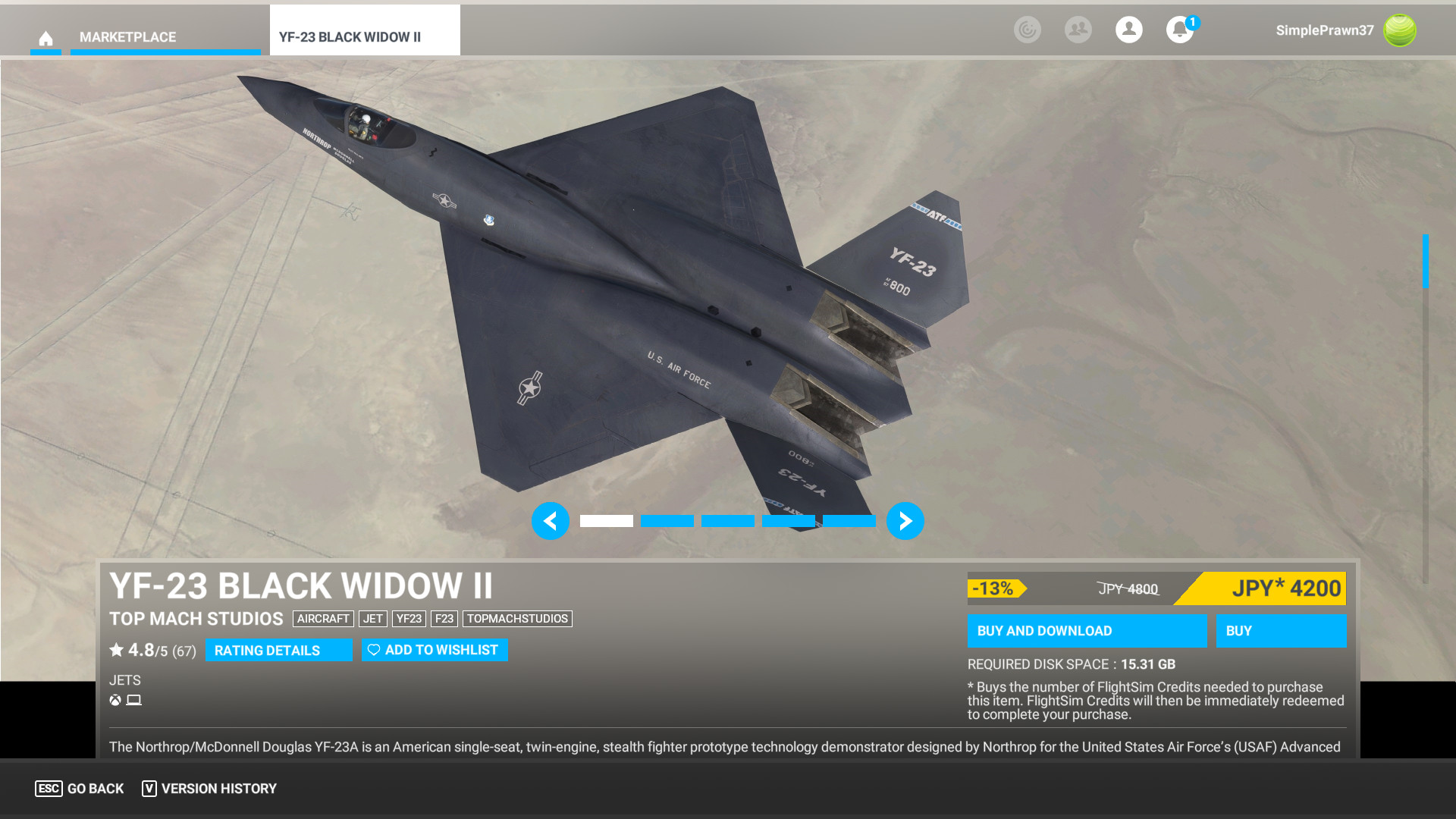Click the Buy button
Image resolution: width=1456 pixels, height=819 pixels.
pyautogui.click(x=1280, y=631)
